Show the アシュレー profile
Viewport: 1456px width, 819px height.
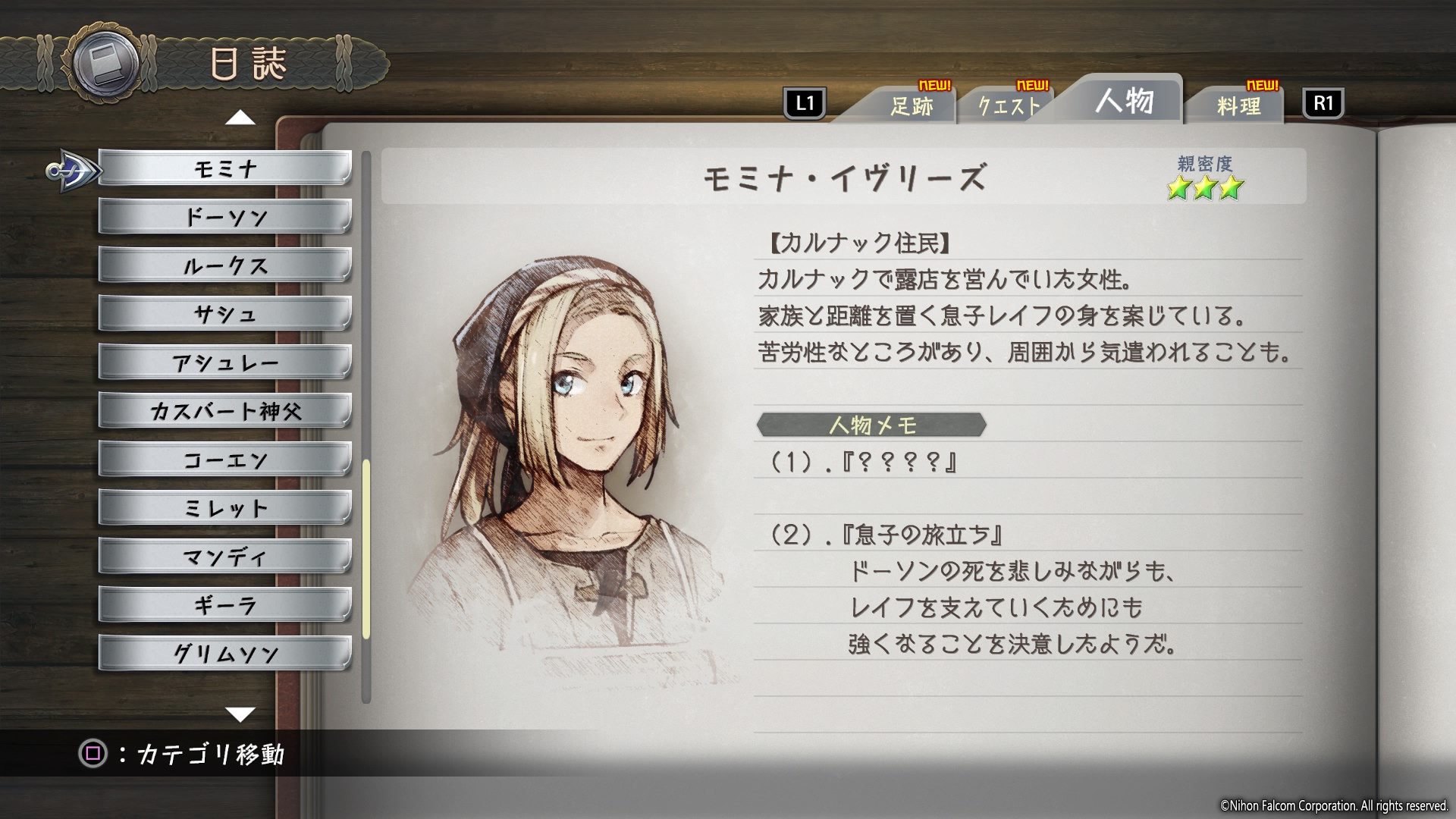224,362
